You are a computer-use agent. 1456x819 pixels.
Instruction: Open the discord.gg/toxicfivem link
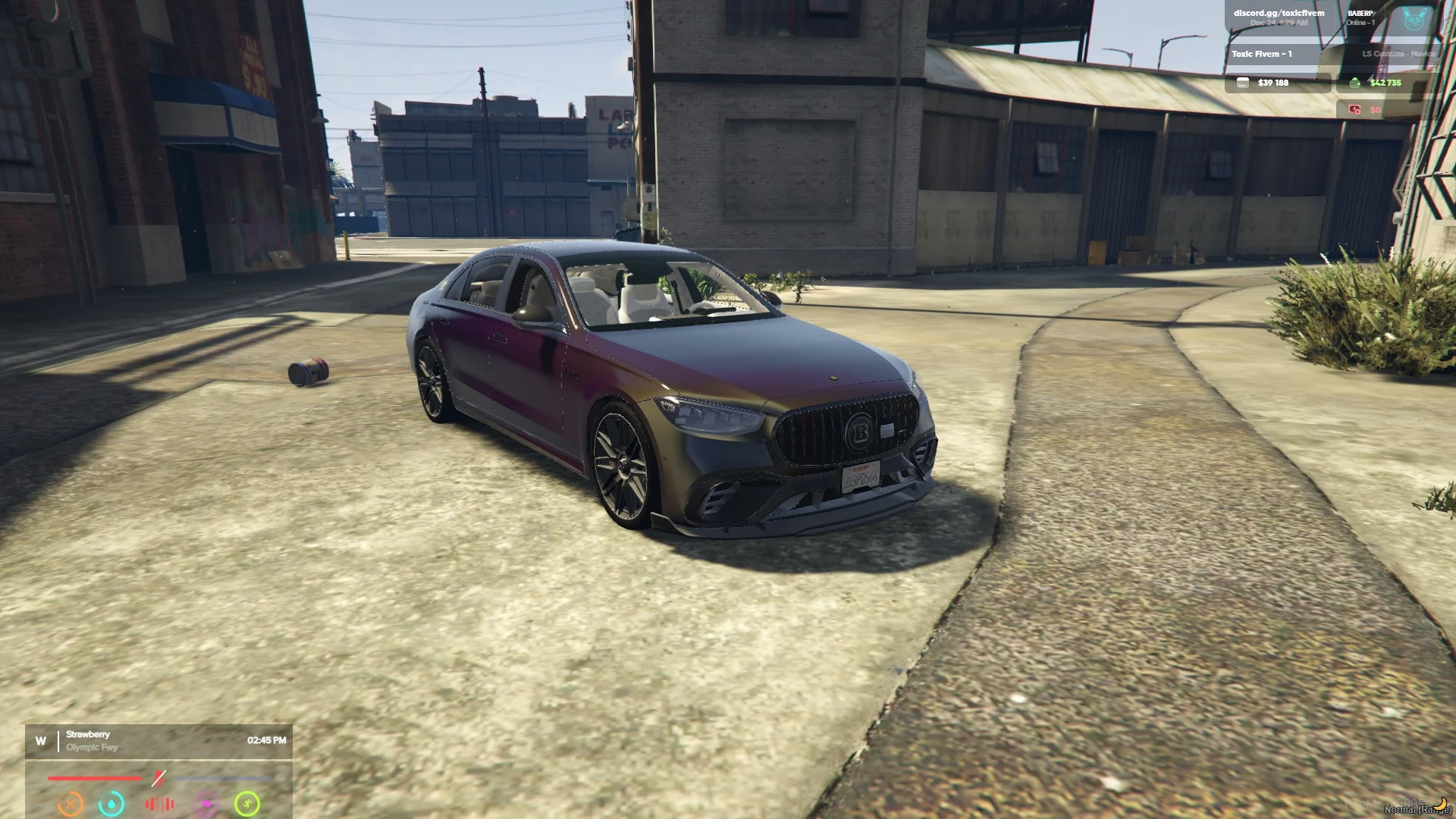1279,13
